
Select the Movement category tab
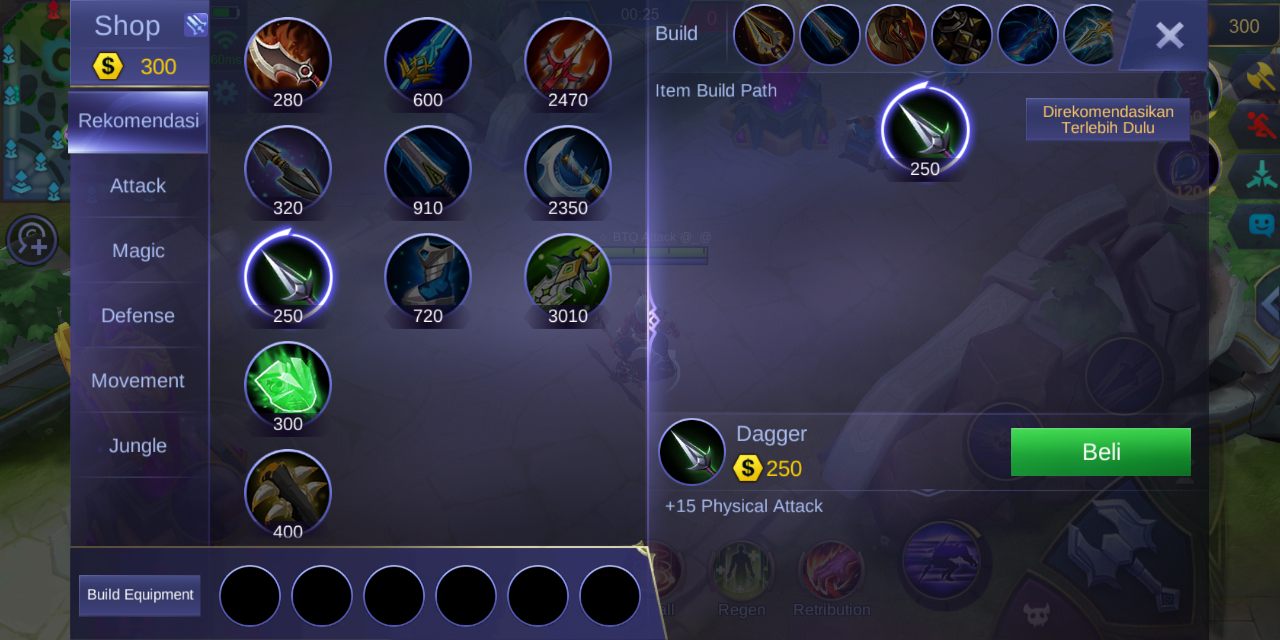click(x=138, y=381)
